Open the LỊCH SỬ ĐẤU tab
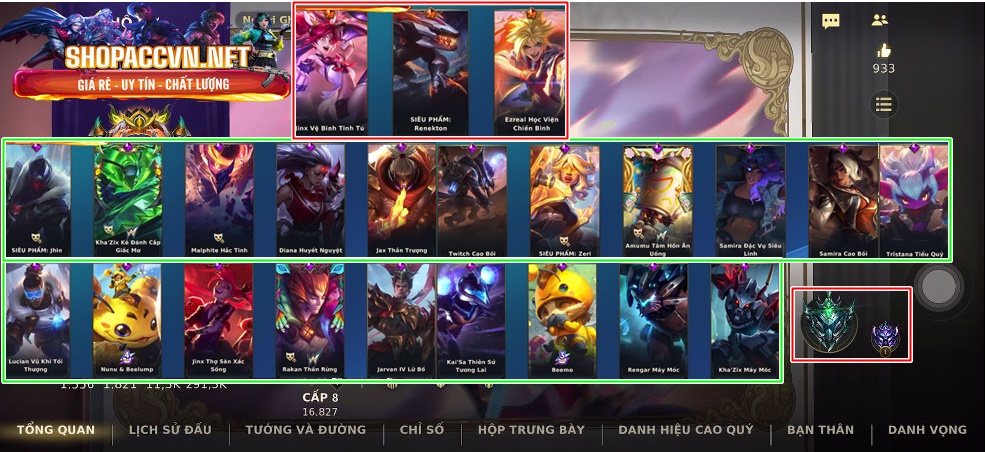Image resolution: width=985 pixels, height=452 pixels. tap(170, 430)
